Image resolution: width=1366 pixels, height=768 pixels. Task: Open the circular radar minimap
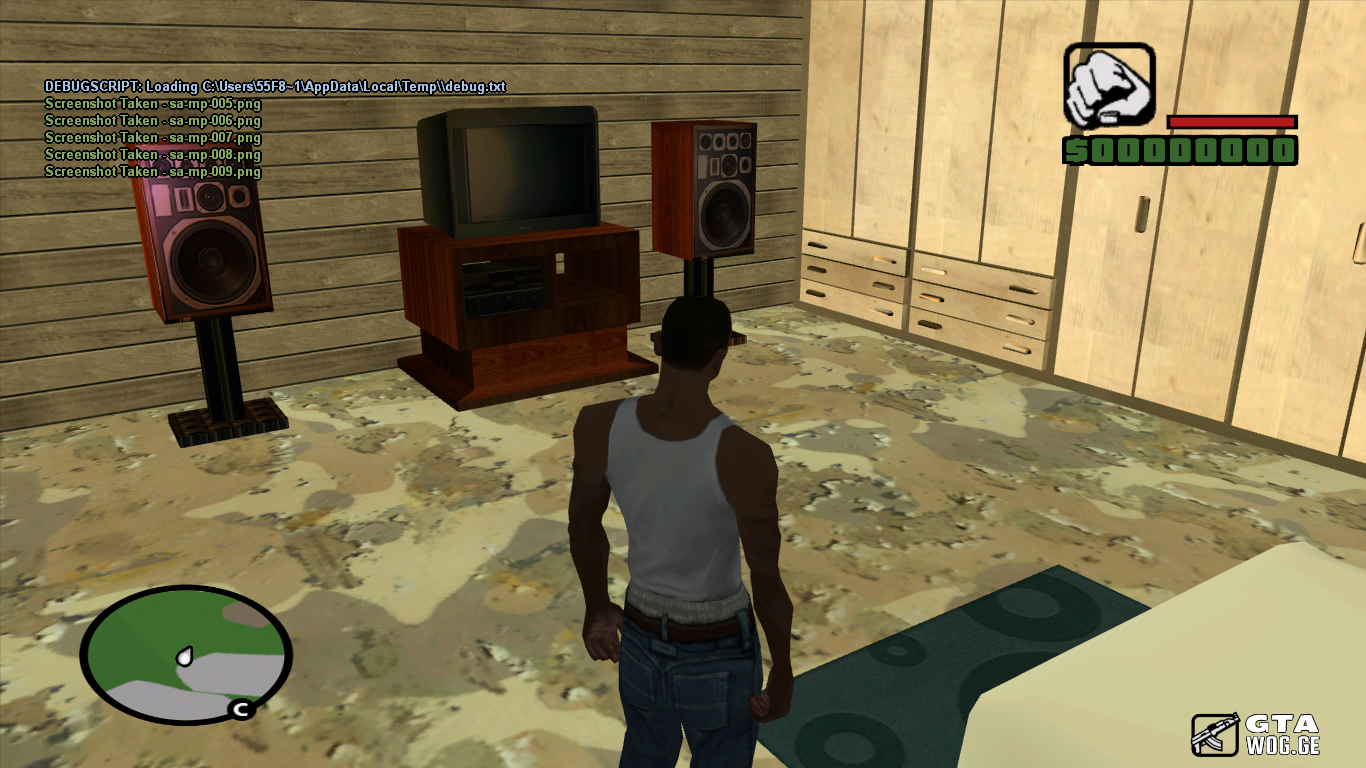click(x=186, y=655)
